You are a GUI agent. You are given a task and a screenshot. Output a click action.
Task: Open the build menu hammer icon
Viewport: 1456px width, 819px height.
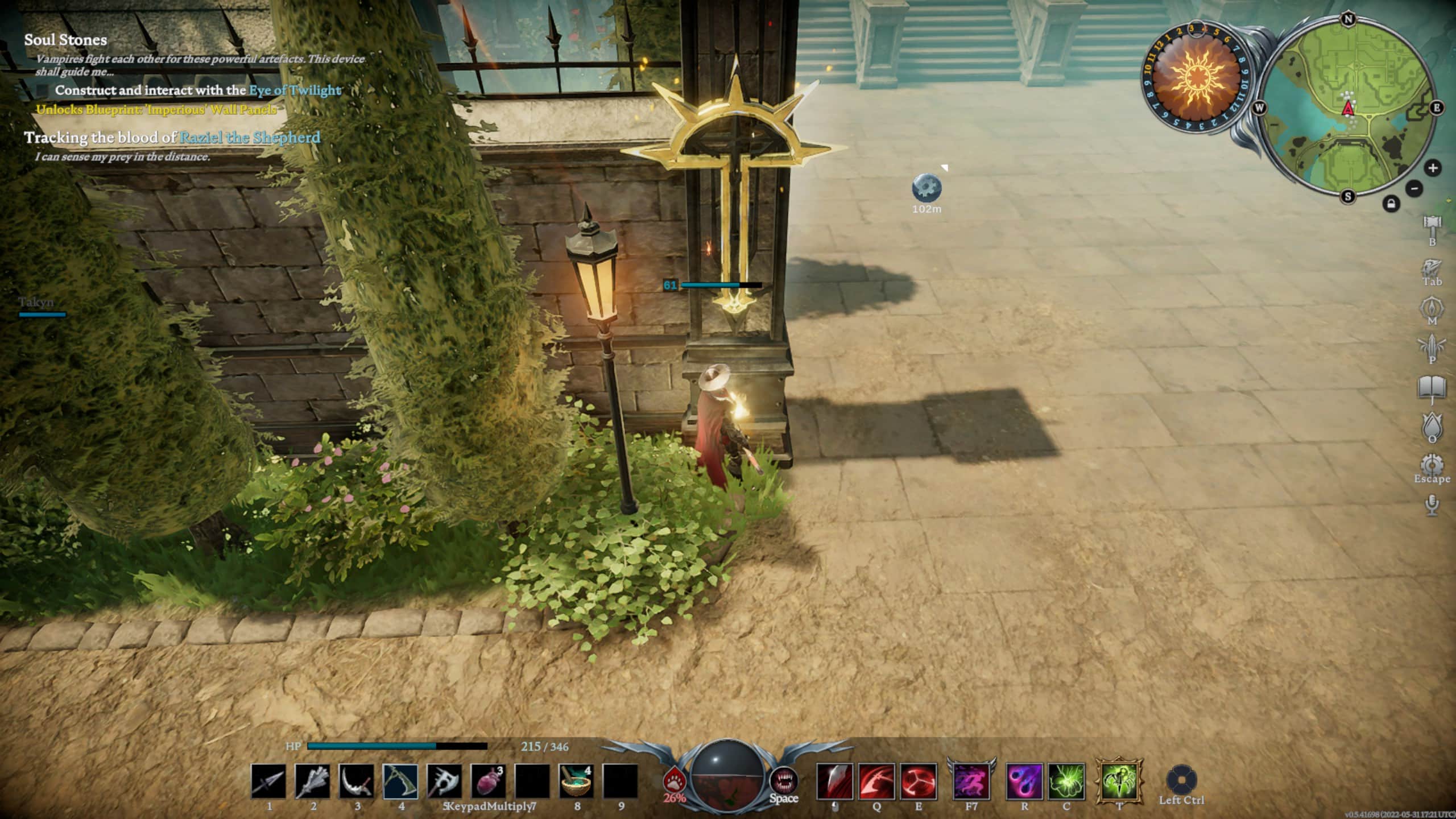pyautogui.click(x=1432, y=225)
